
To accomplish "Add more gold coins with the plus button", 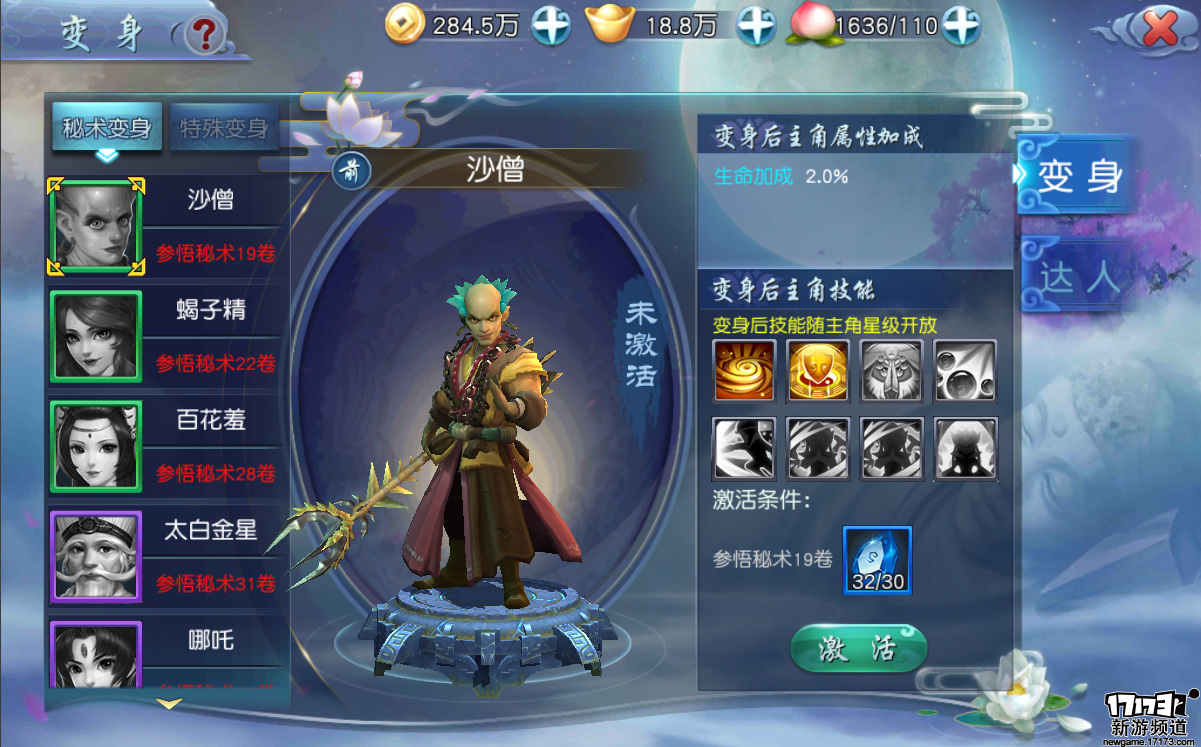I will click(551, 25).
